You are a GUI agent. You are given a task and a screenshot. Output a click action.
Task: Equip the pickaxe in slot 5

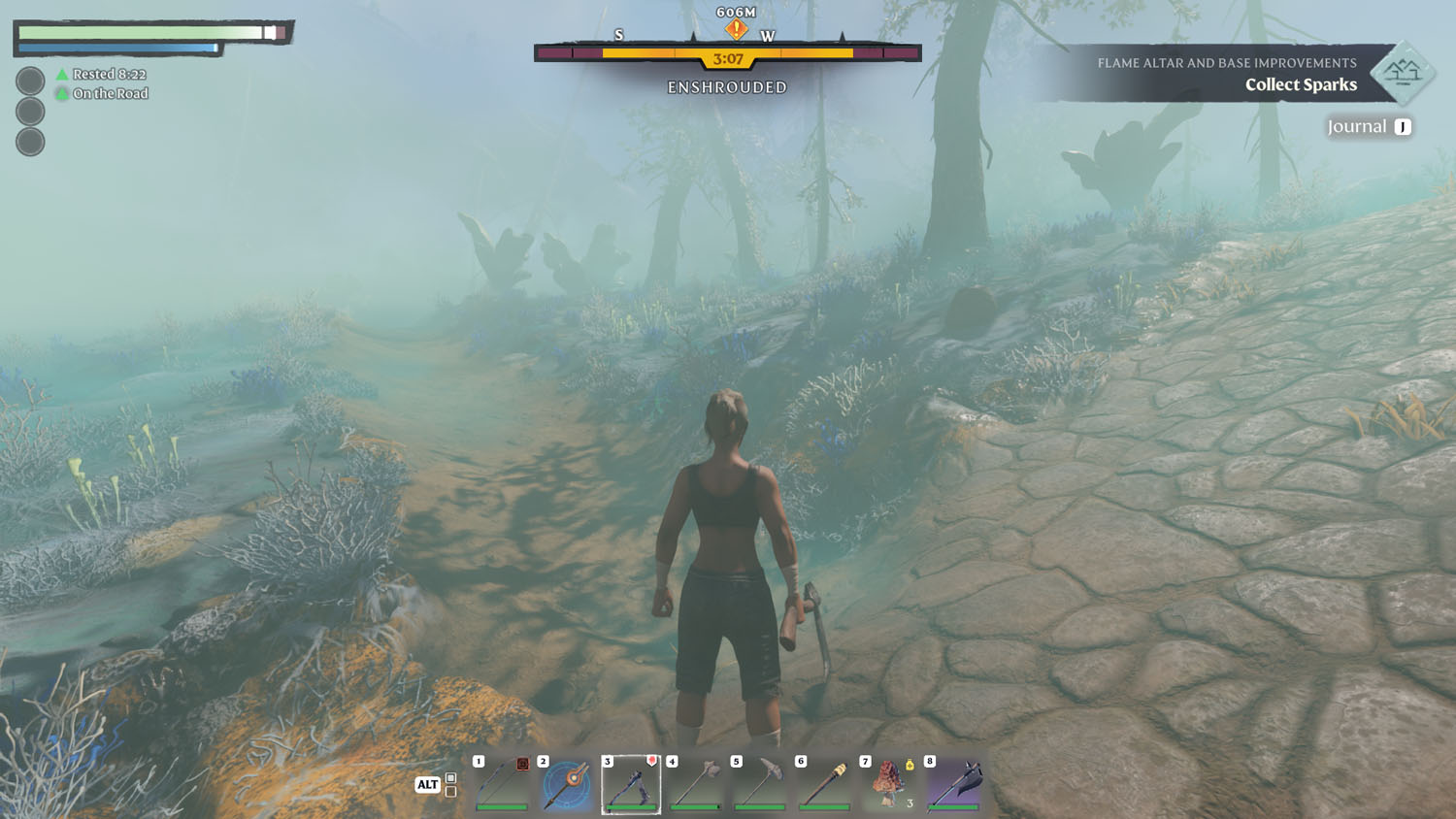[760, 784]
